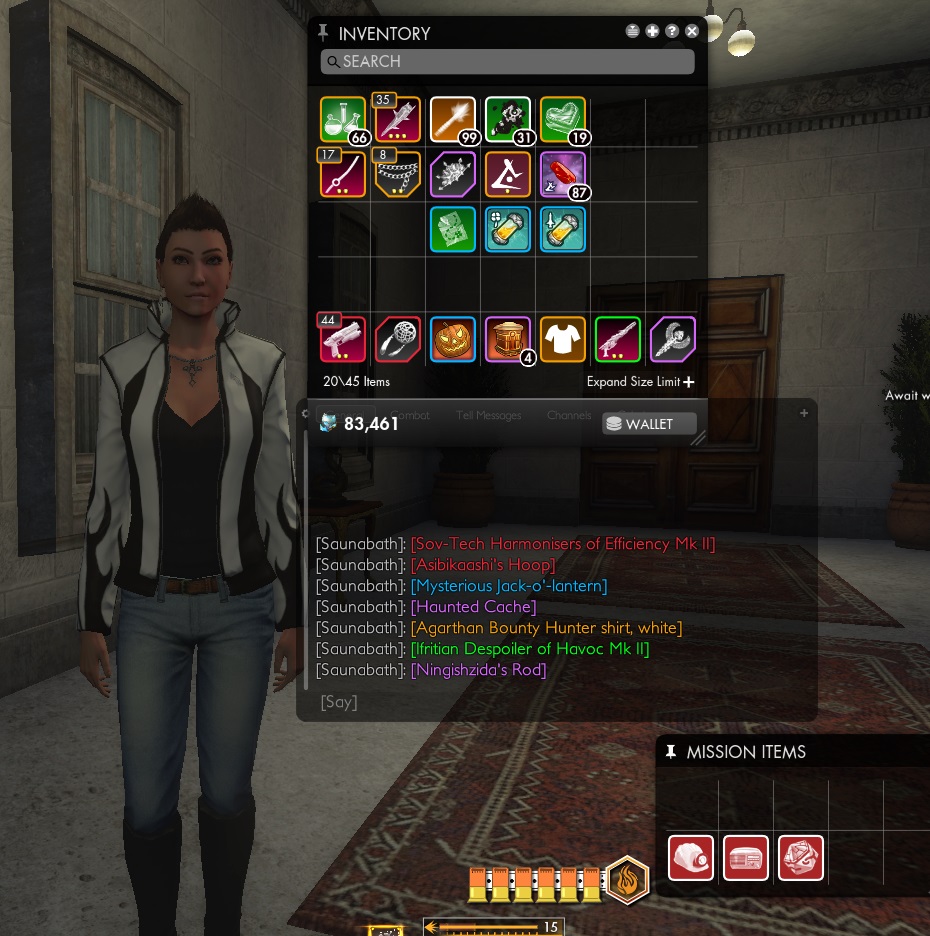
Task: Open the Inventory help button
Action: click(672, 31)
